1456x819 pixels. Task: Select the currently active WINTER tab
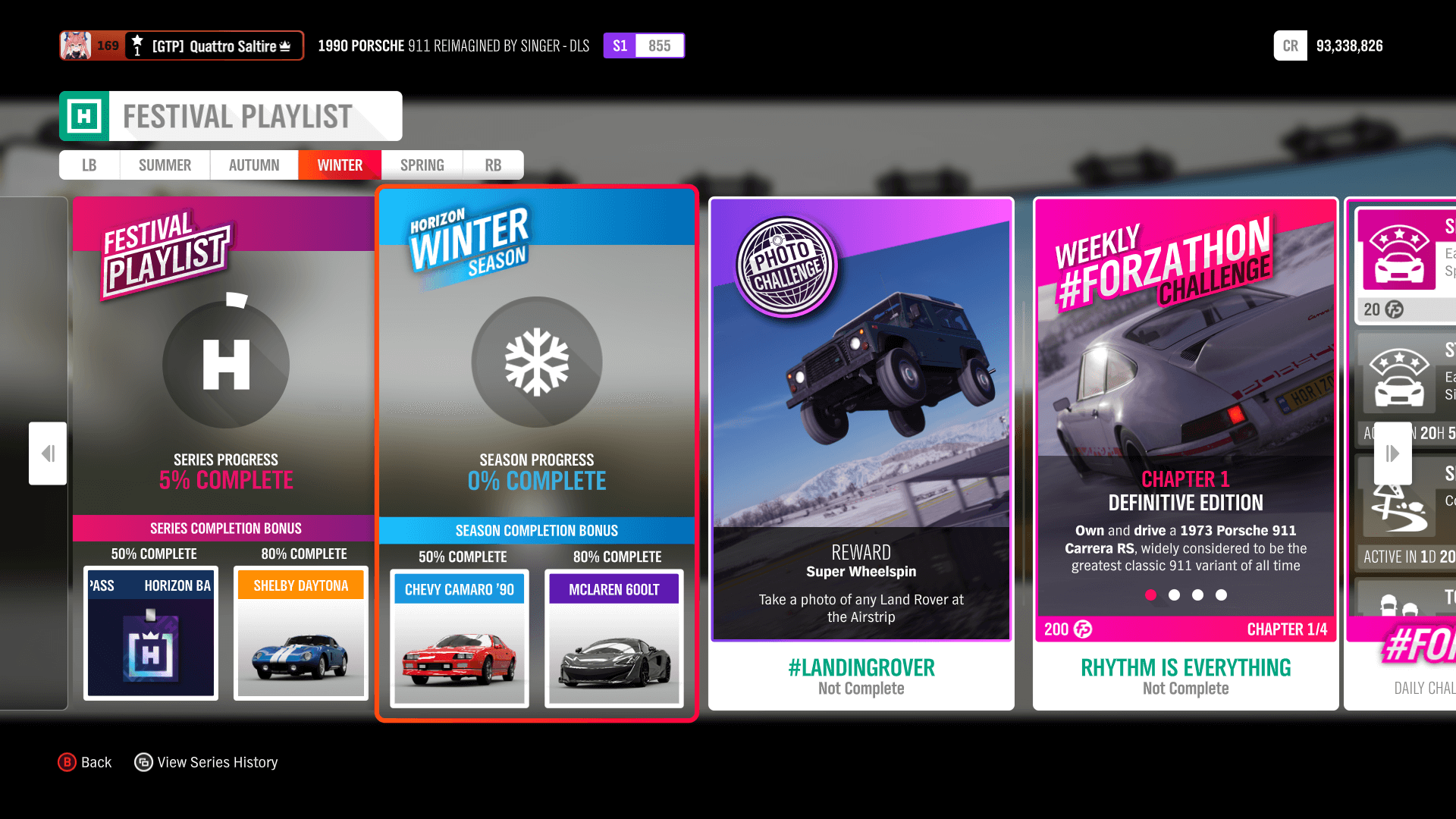(339, 165)
